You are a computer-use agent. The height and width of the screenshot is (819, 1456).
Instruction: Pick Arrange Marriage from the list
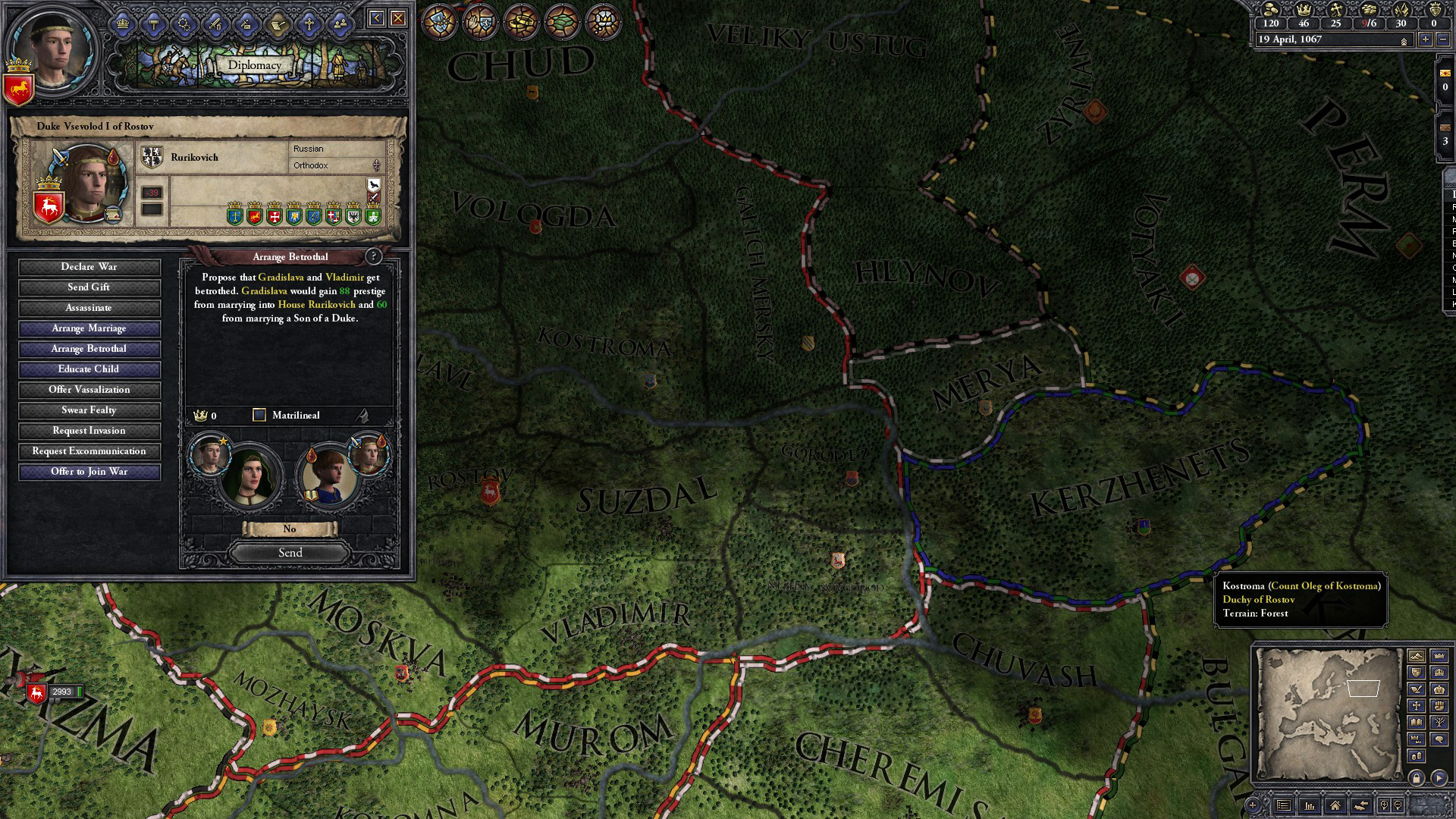click(x=89, y=328)
